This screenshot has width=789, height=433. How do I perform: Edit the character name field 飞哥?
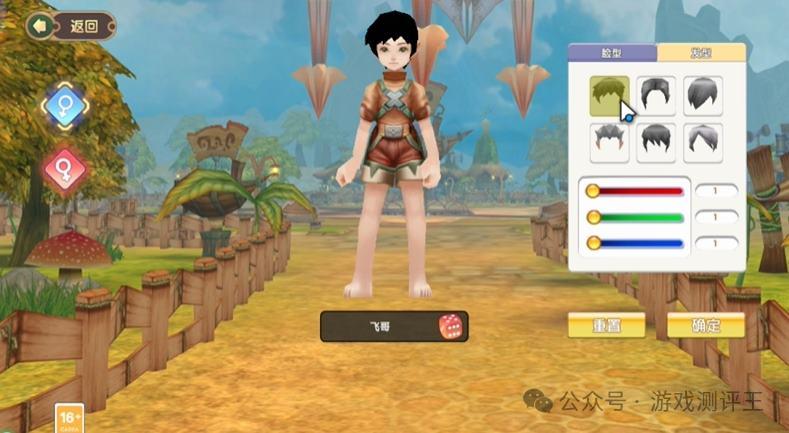pyautogui.click(x=380, y=326)
